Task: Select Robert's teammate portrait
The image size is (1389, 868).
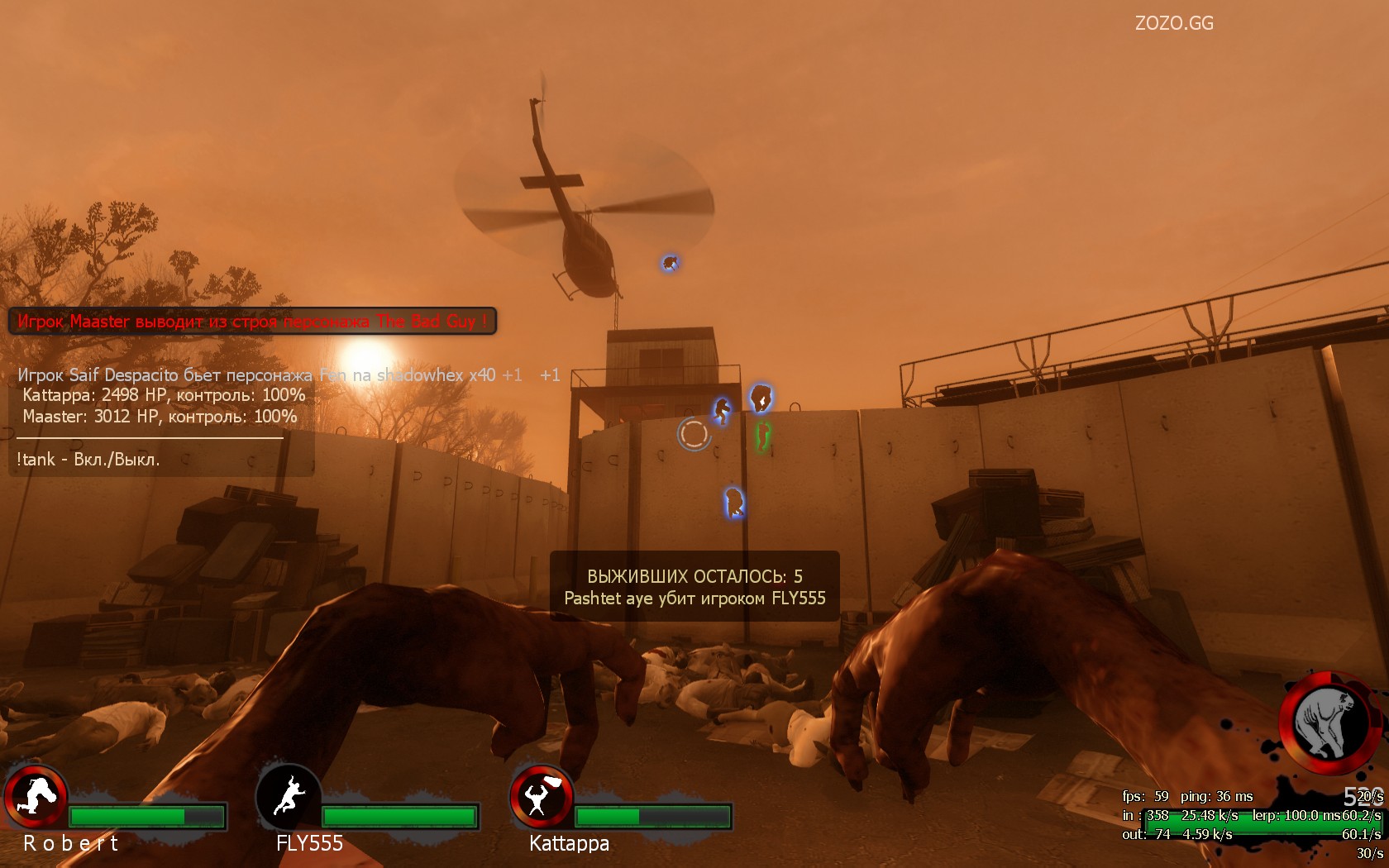Action: (x=36, y=797)
